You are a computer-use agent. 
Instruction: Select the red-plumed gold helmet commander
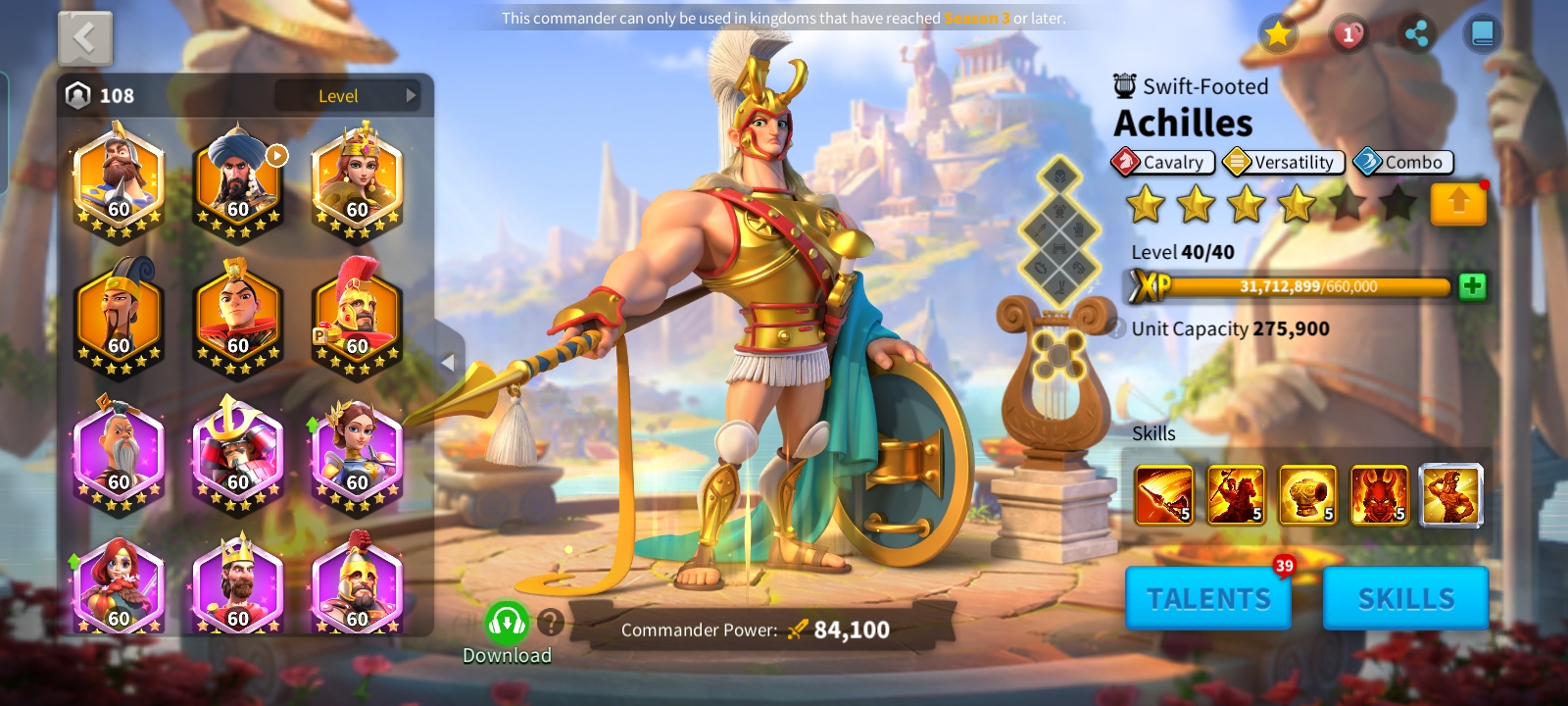tap(357, 316)
